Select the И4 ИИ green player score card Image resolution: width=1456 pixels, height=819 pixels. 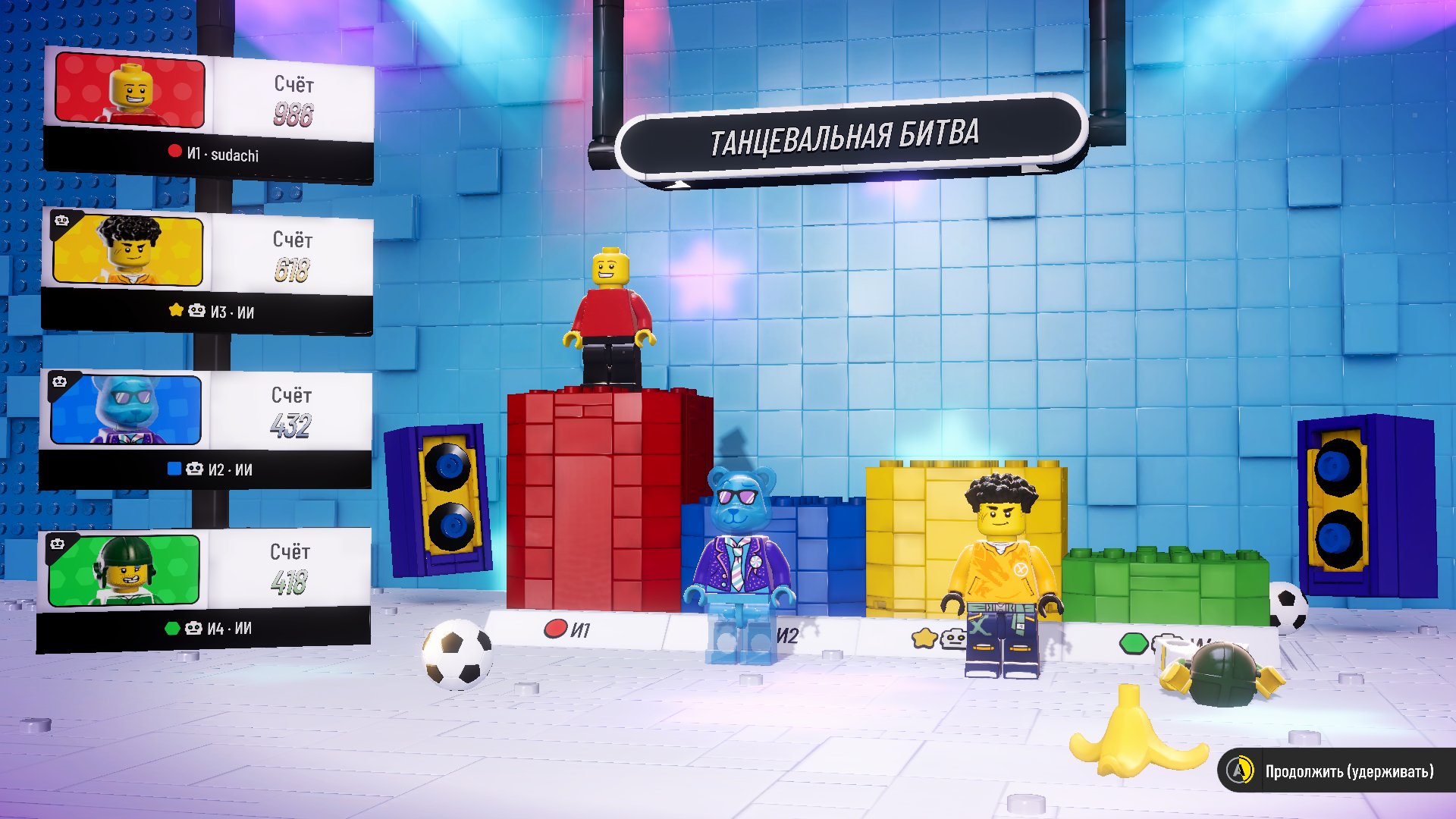(204, 588)
